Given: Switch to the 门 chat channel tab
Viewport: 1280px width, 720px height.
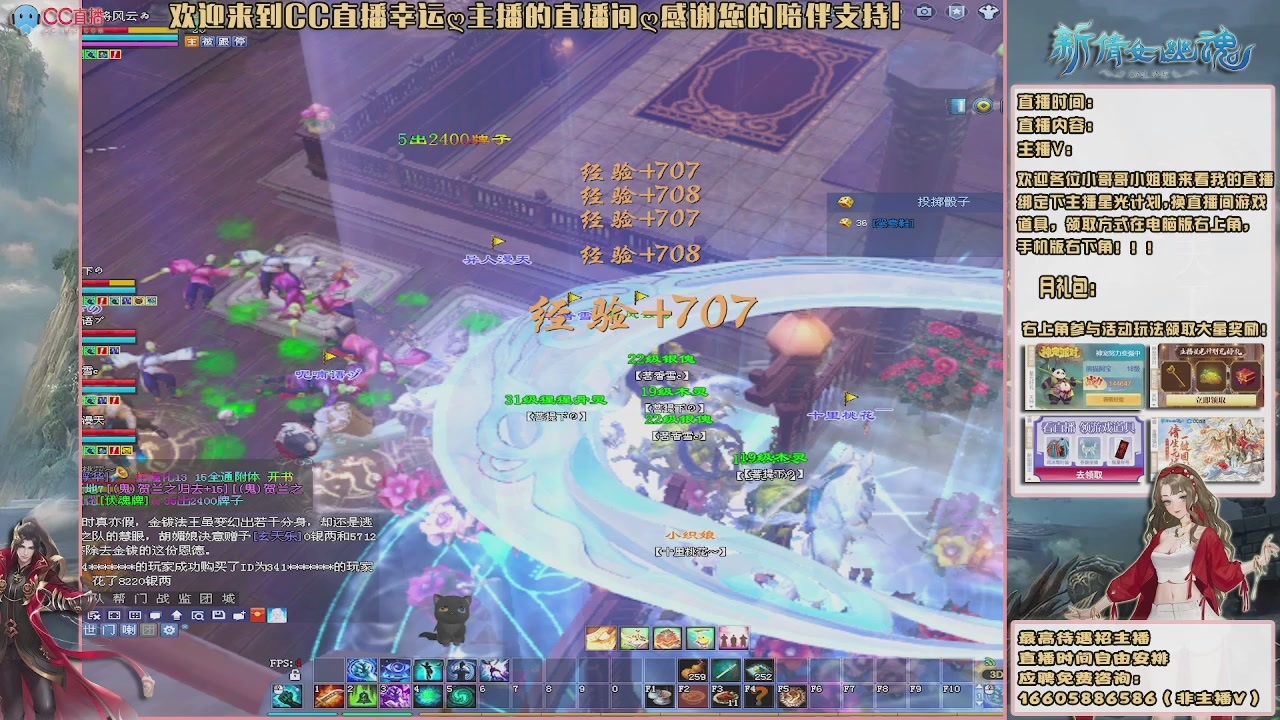Looking at the screenshot, I should (x=108, y=630).
